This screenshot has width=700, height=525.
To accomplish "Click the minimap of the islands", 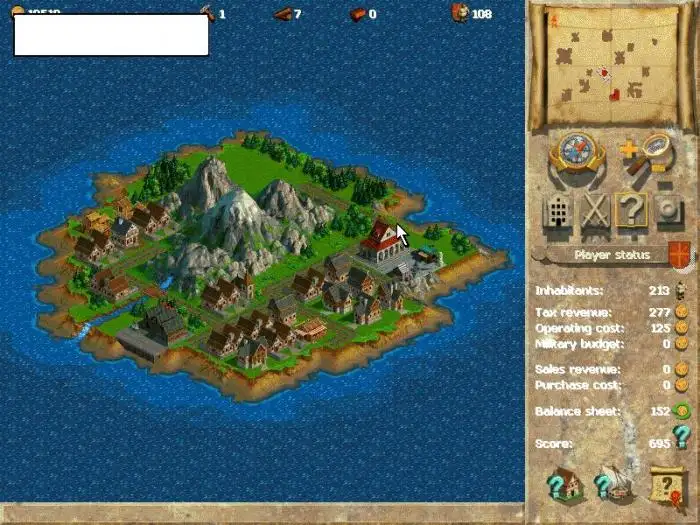I will 610,67.
